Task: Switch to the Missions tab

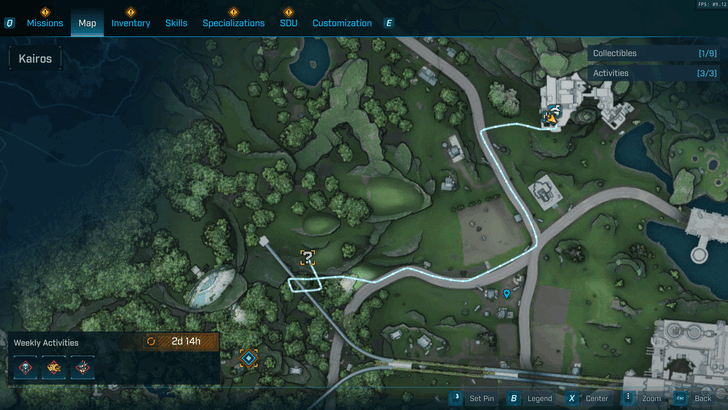Action: click(45, 23)
